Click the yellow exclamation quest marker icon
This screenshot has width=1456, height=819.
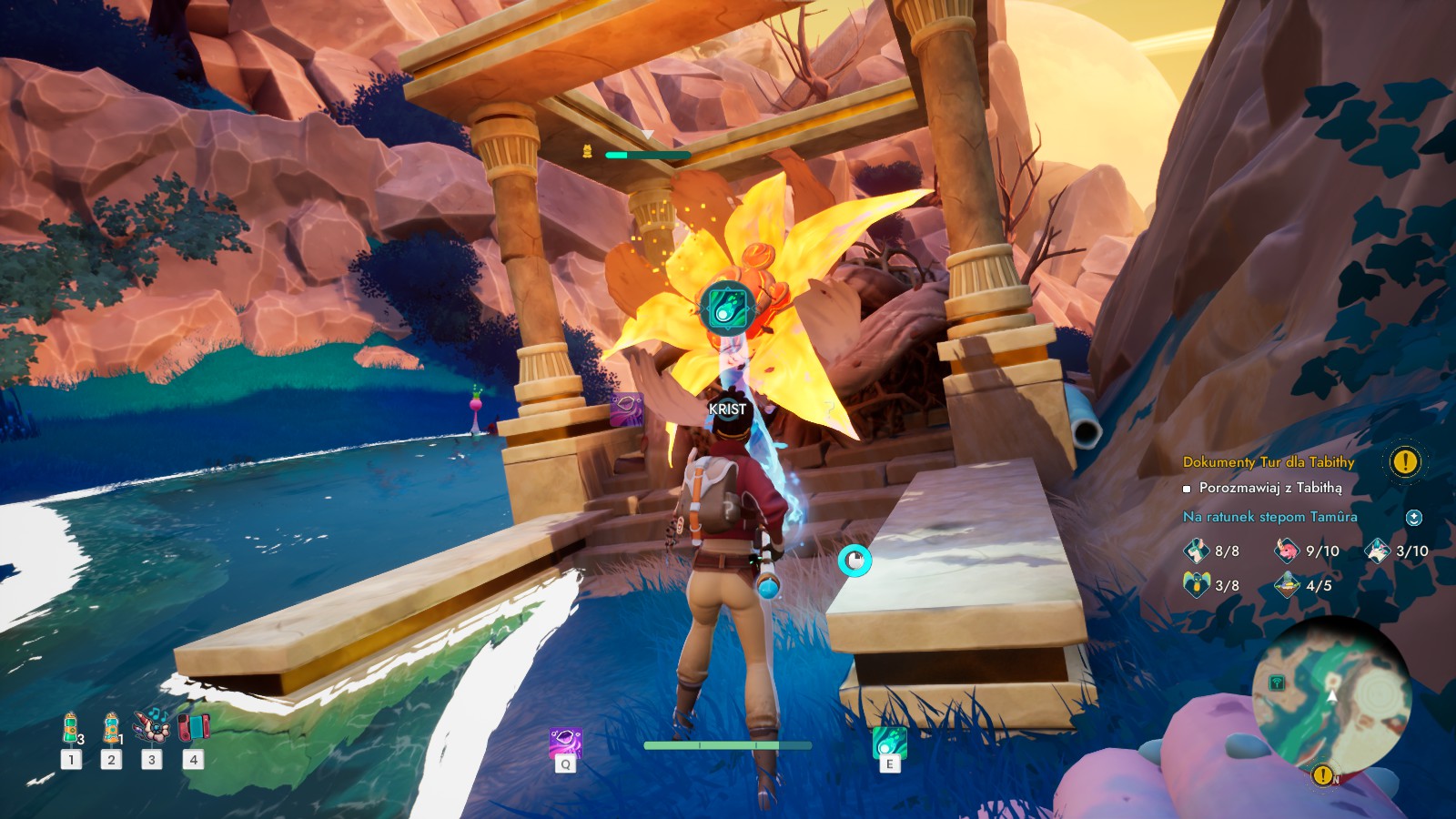pyautogui.click(x=1405, y=461)
